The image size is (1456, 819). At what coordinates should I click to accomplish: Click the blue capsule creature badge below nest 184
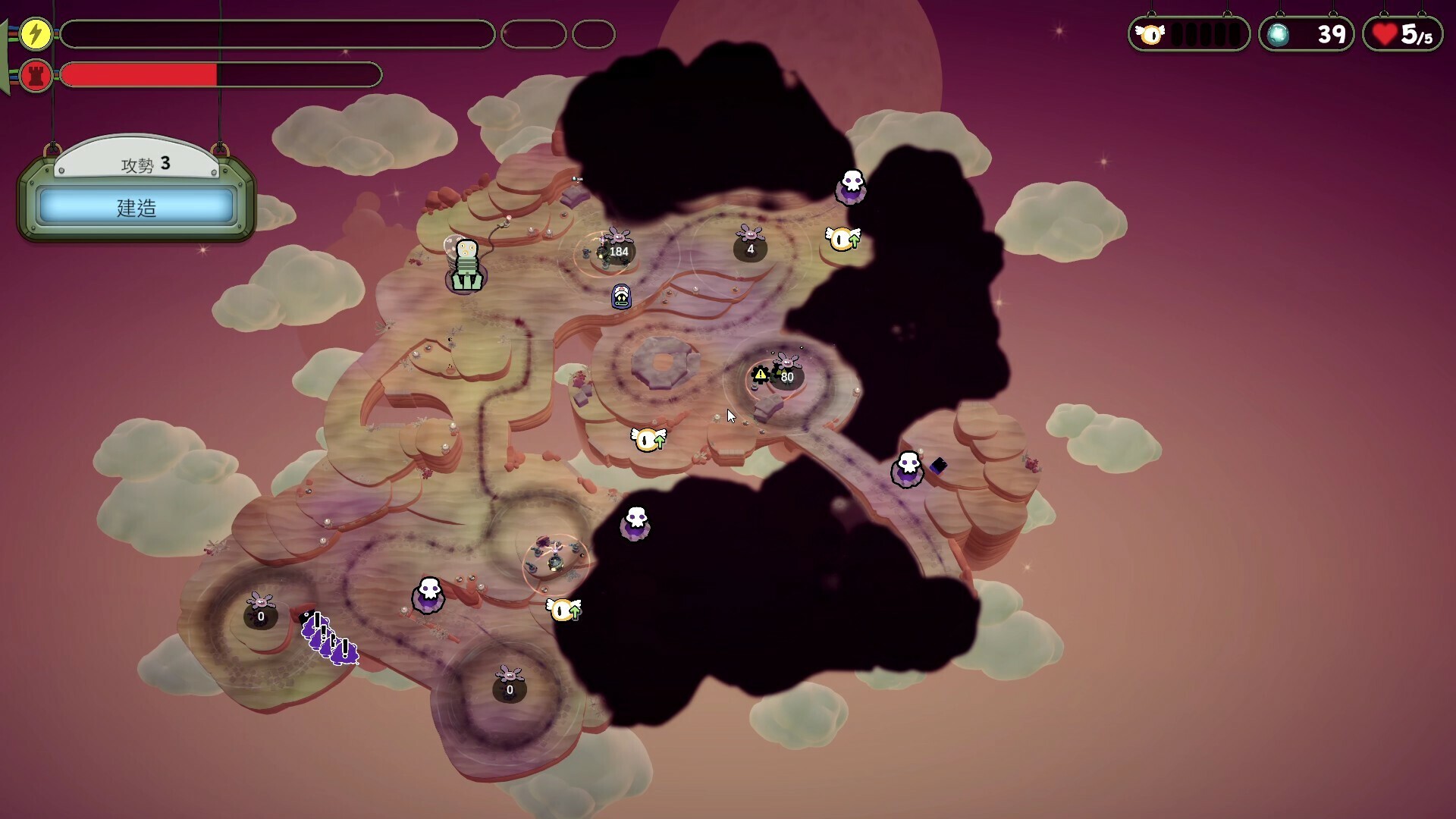[620, 296]
